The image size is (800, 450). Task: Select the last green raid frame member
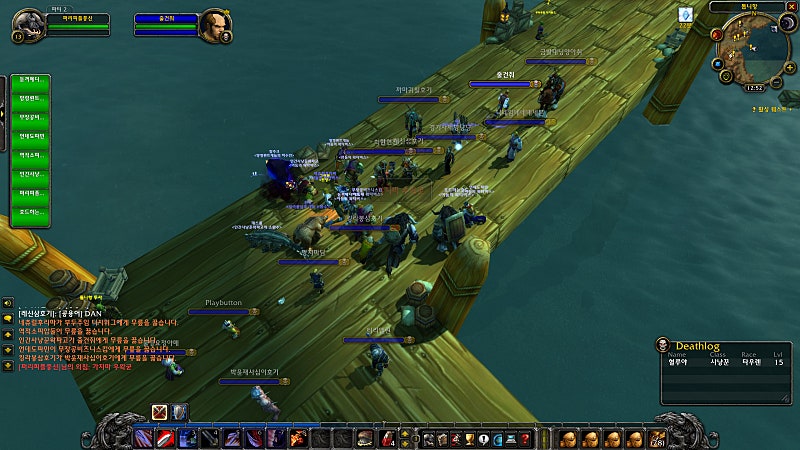[x=31, y=212]
